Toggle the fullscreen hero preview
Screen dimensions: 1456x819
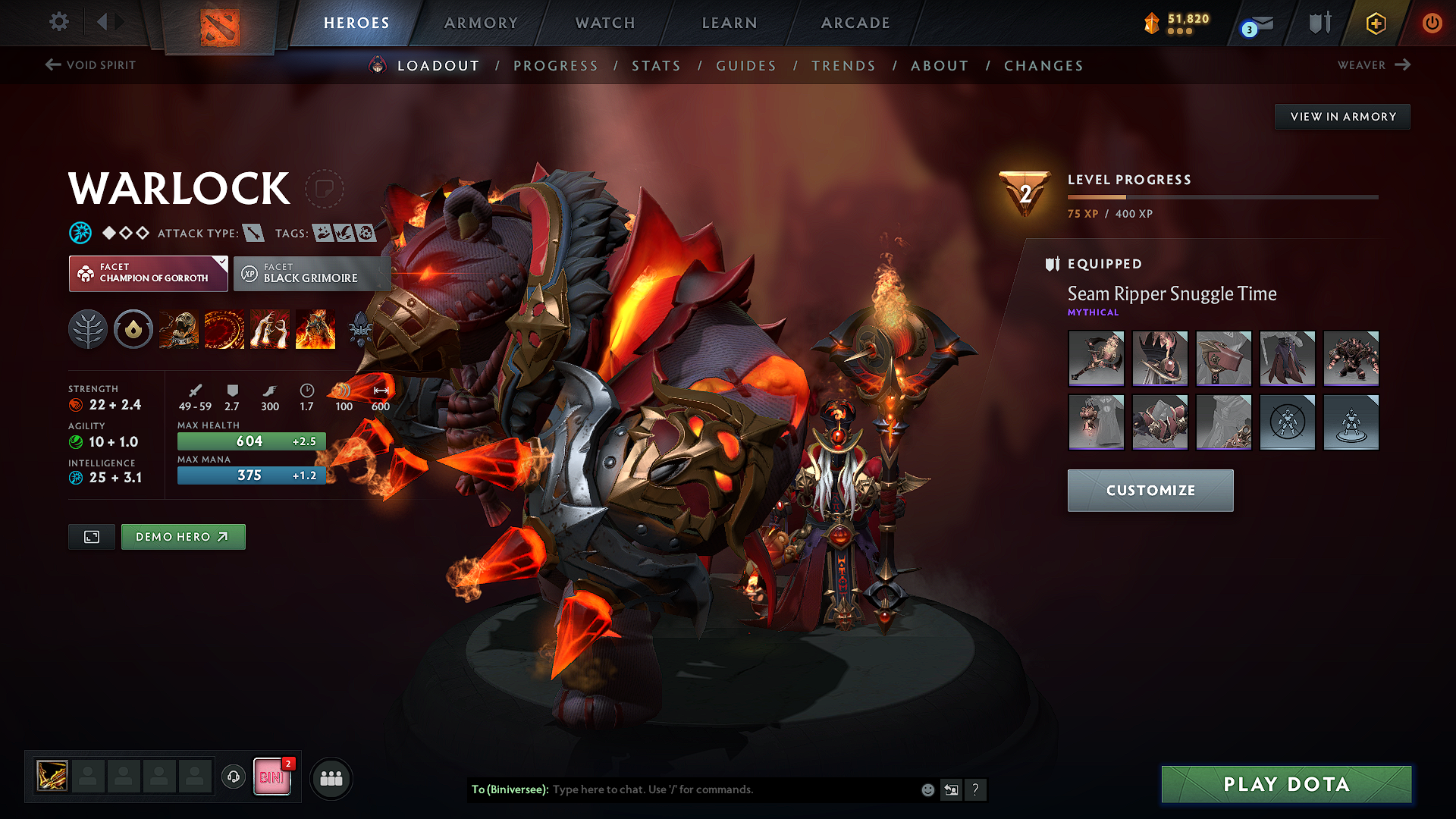click(x=91, y=536)
